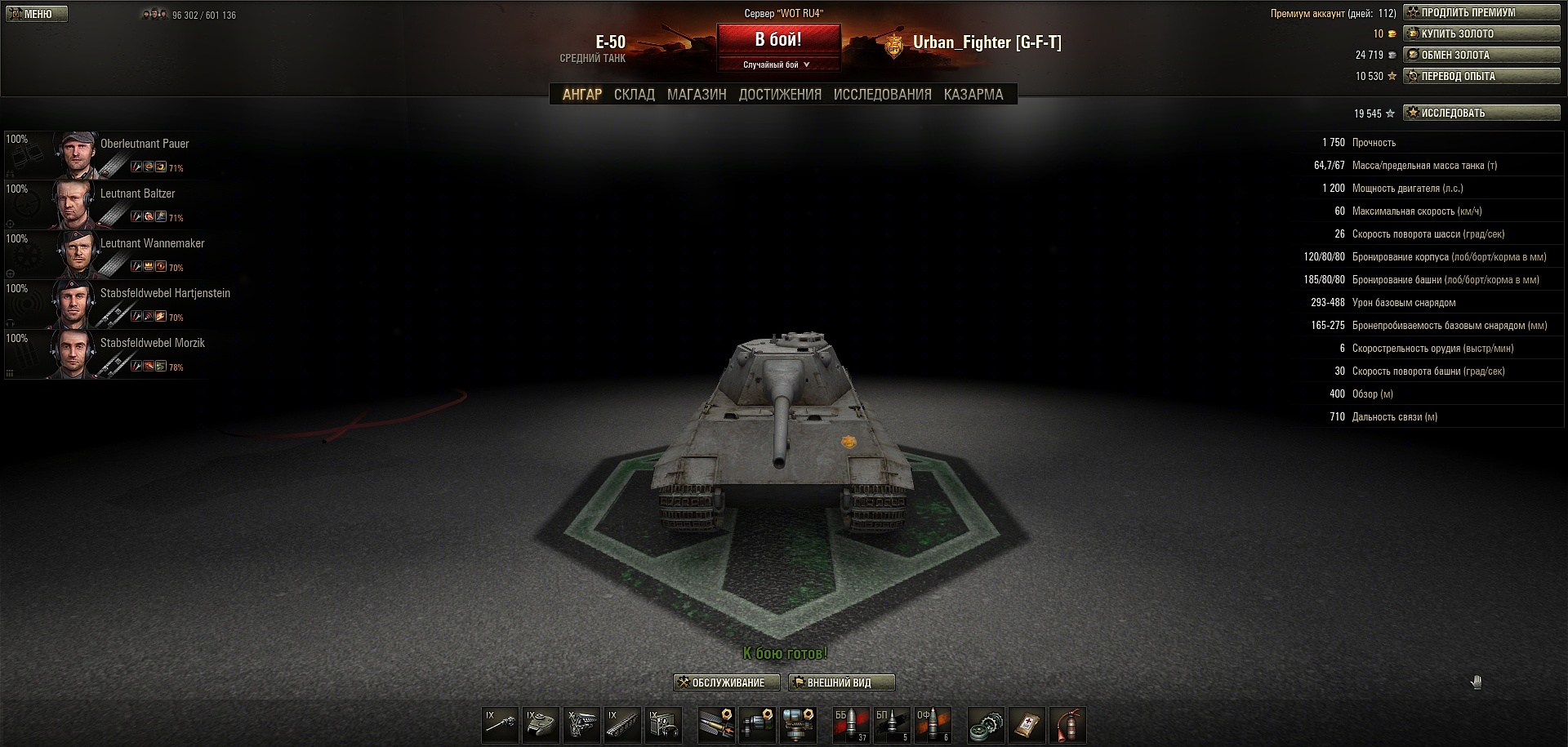1568x747 pixels.
Task: Click ПРОДЛИТЬ ПРЕМИУМ button
Action: click(x=1481, y=12)
